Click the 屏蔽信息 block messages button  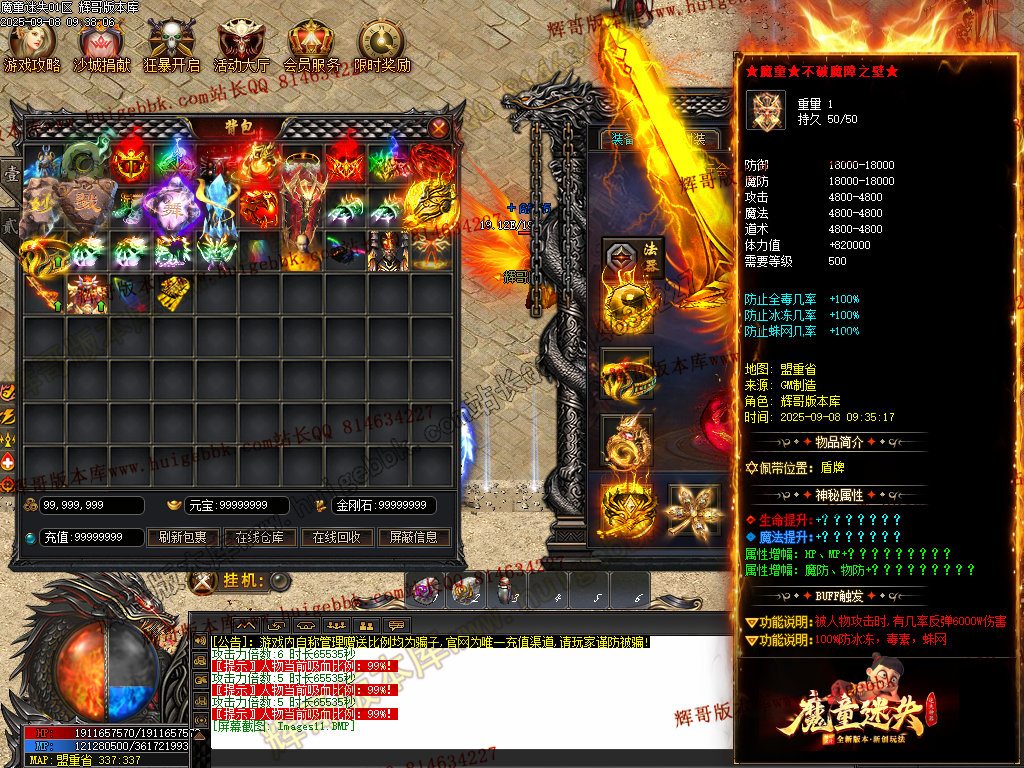[x=413, y=537]
